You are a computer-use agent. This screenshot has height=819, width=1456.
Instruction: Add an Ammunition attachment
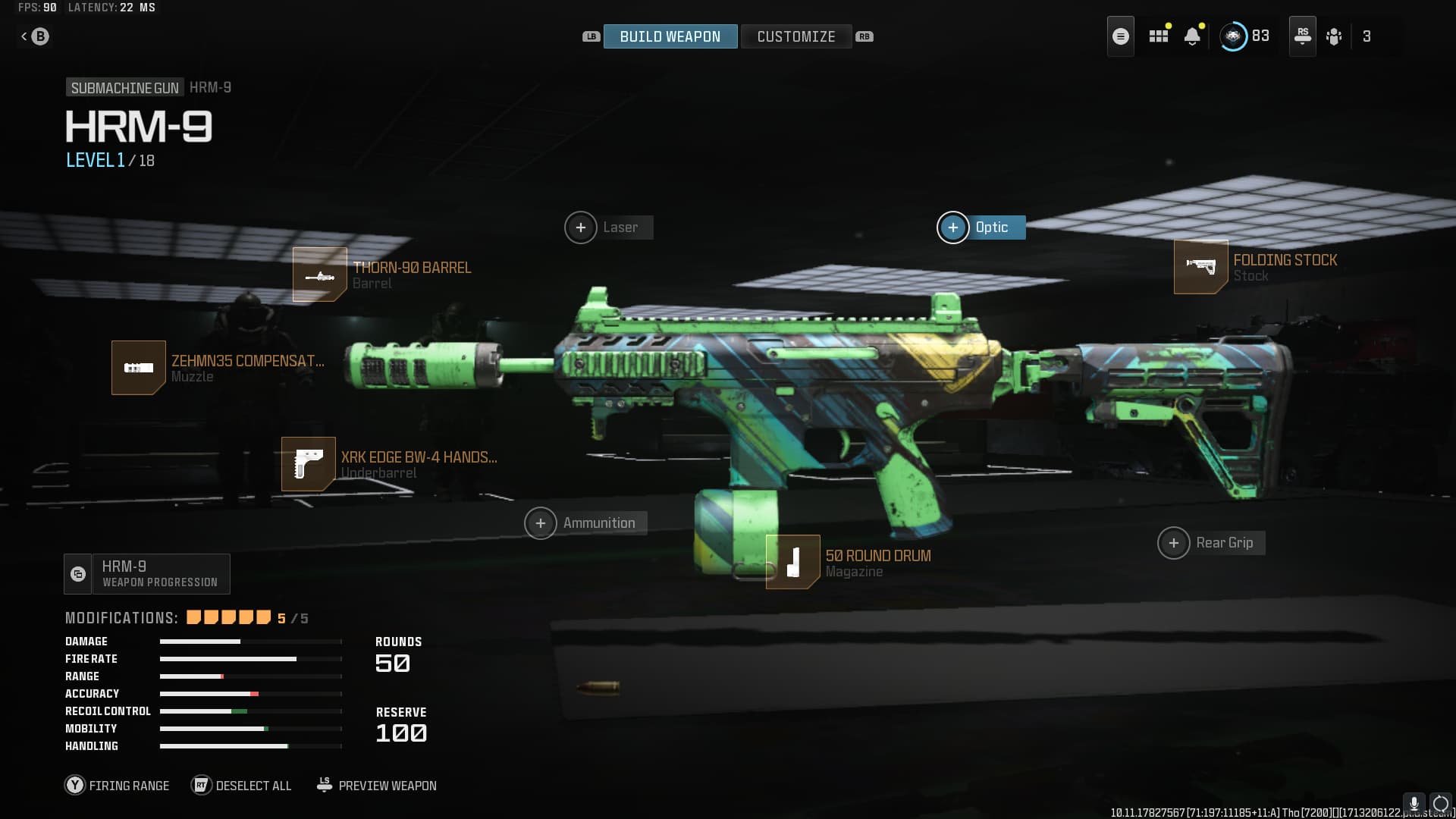[x=541, y=523]
